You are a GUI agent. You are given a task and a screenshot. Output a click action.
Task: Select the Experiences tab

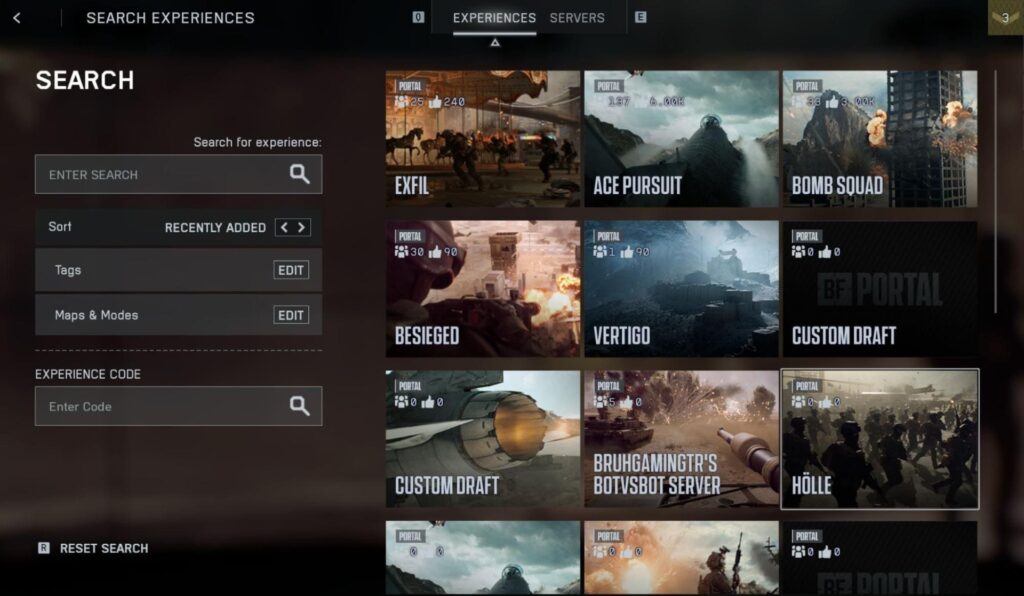494,18
